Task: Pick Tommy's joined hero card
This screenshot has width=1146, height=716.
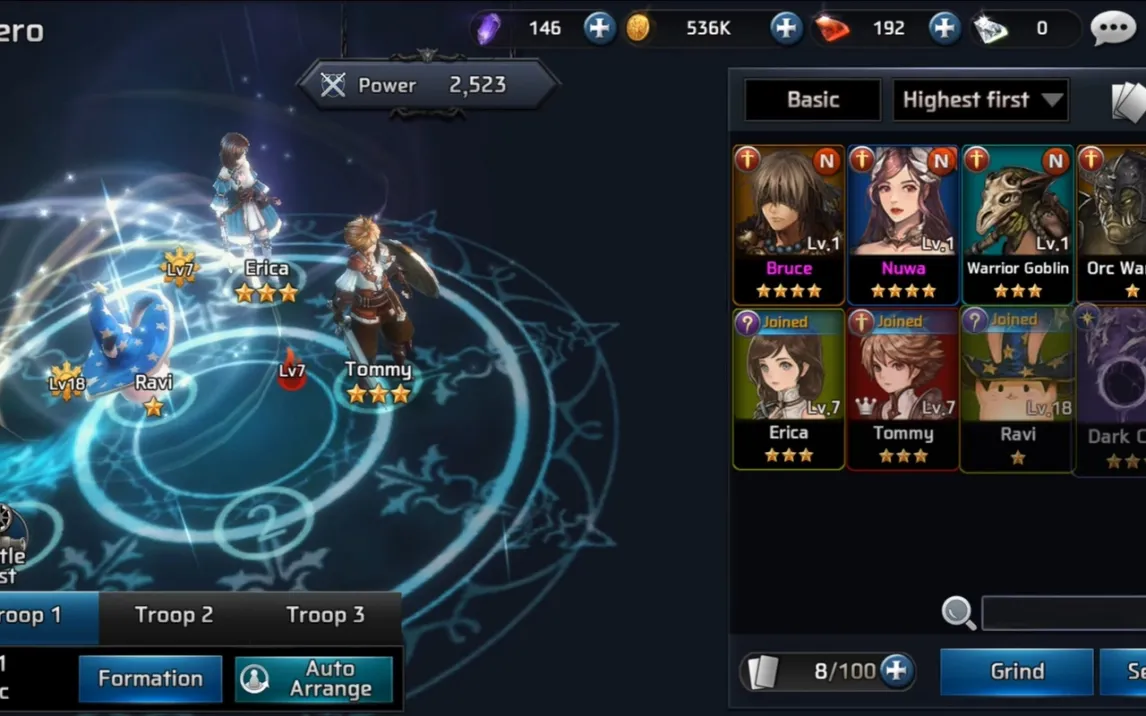Action: (x=903, y=389)
